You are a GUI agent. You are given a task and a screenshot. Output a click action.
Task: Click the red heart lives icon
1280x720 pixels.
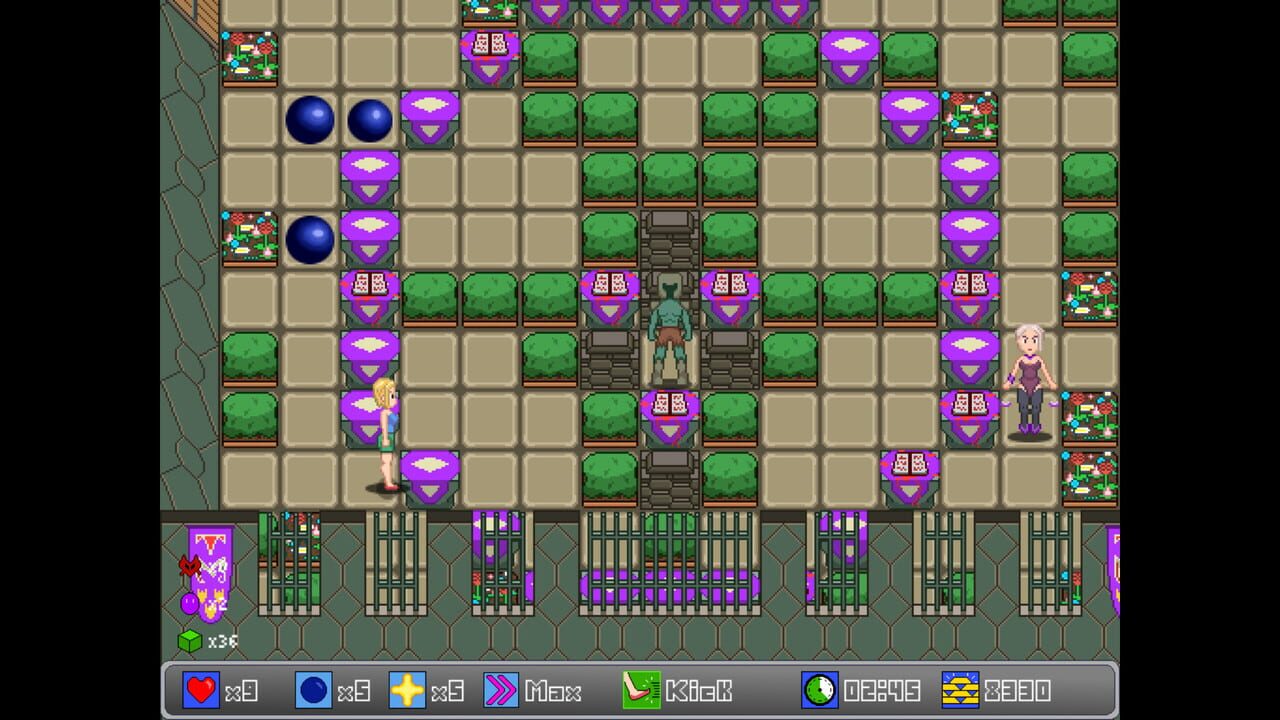[200, 690]
